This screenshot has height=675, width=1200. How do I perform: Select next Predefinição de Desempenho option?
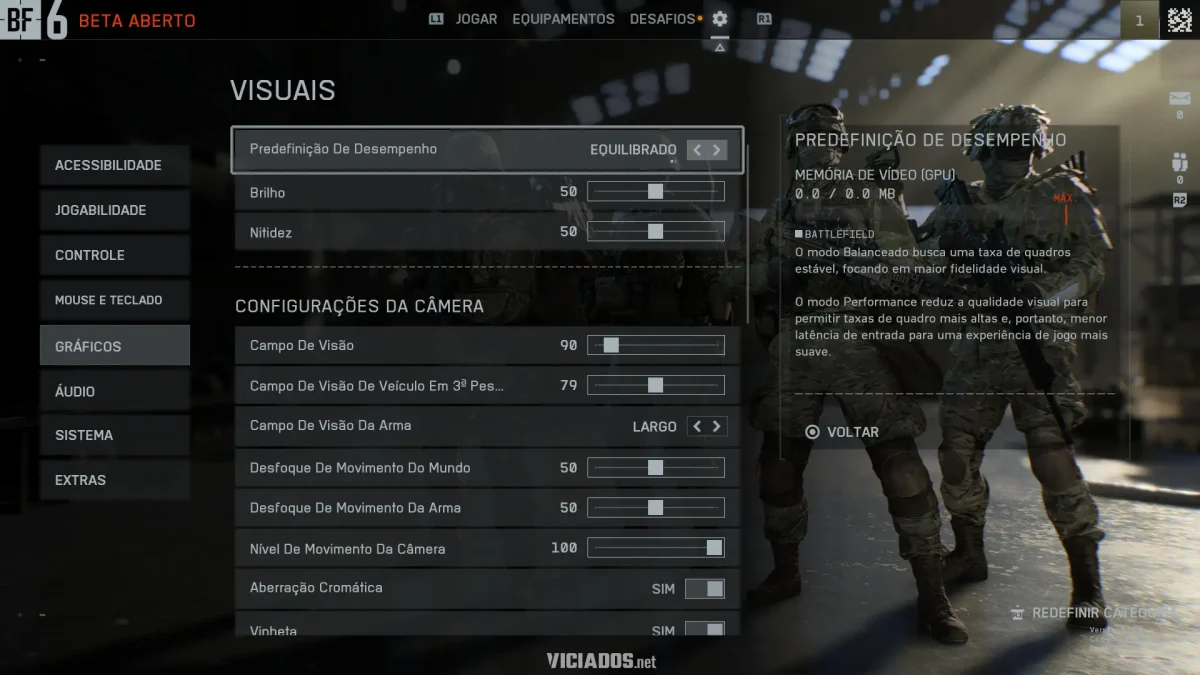point(717,150)
